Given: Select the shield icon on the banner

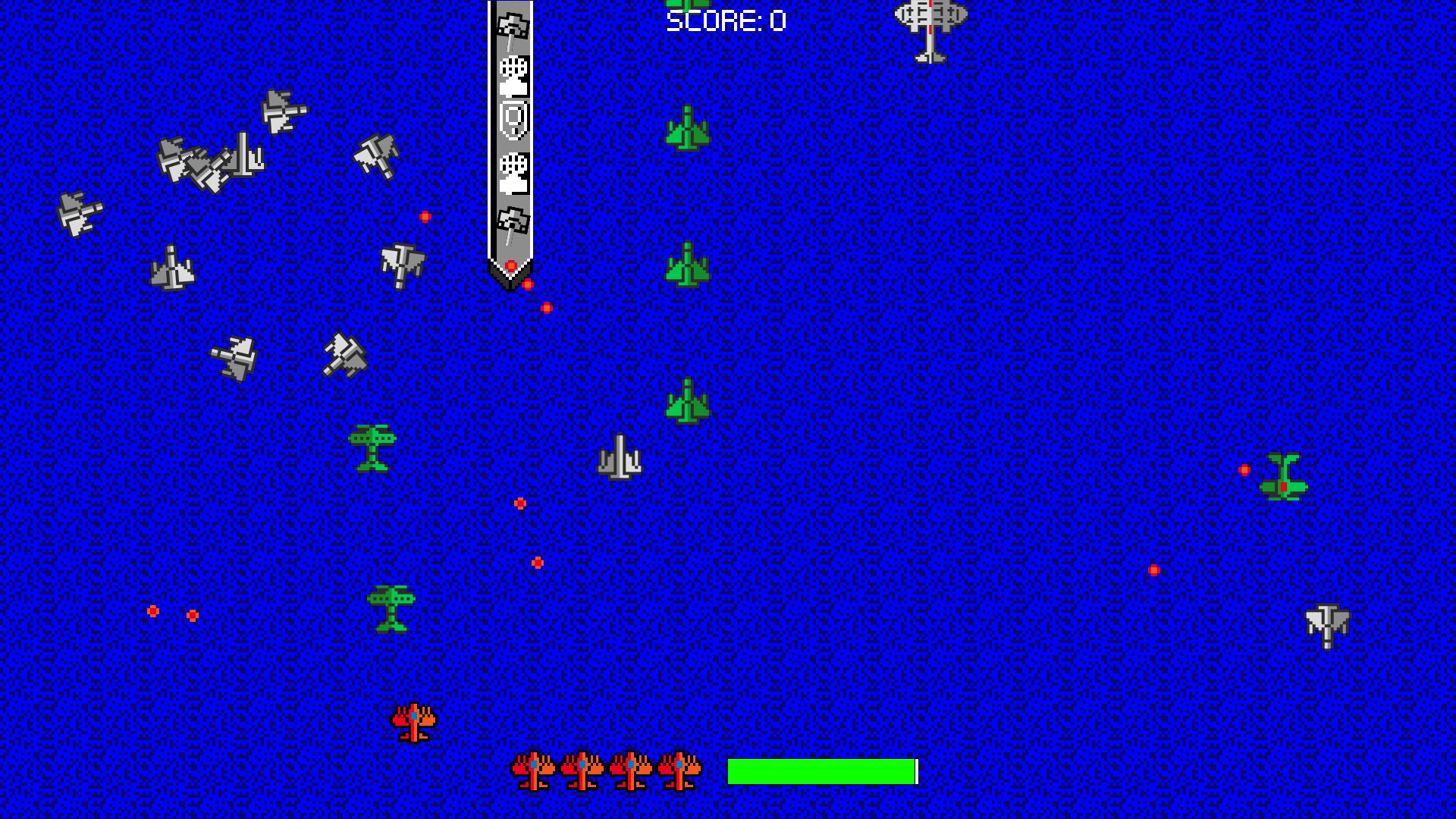Looking at the screenshot, I should (x=513, y=121).
